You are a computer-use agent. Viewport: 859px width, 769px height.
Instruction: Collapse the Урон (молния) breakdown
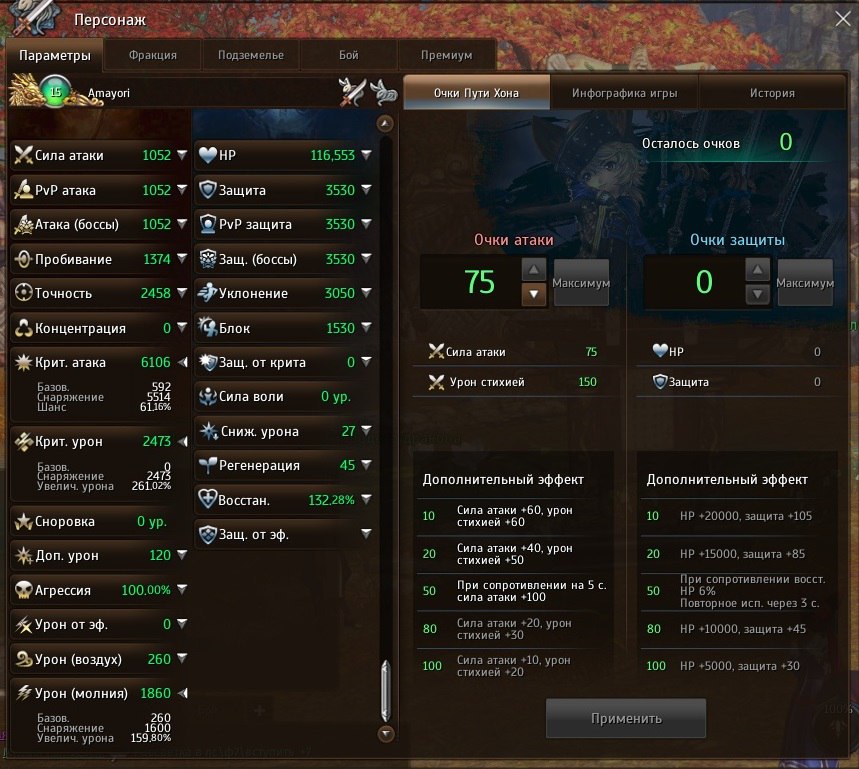click(182, 694)
